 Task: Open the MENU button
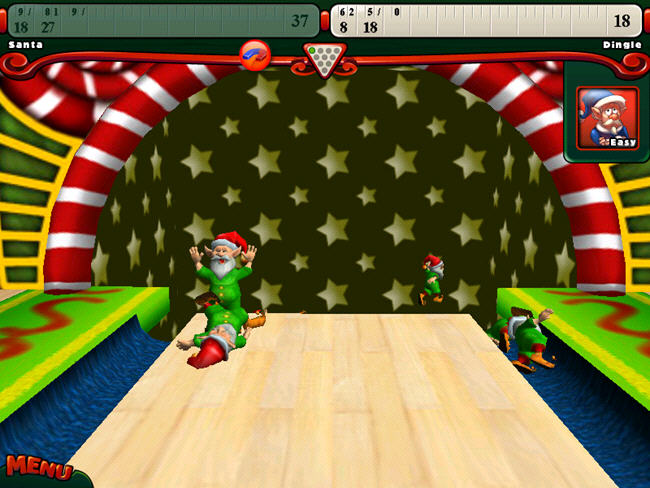click(x=38, y=468)
